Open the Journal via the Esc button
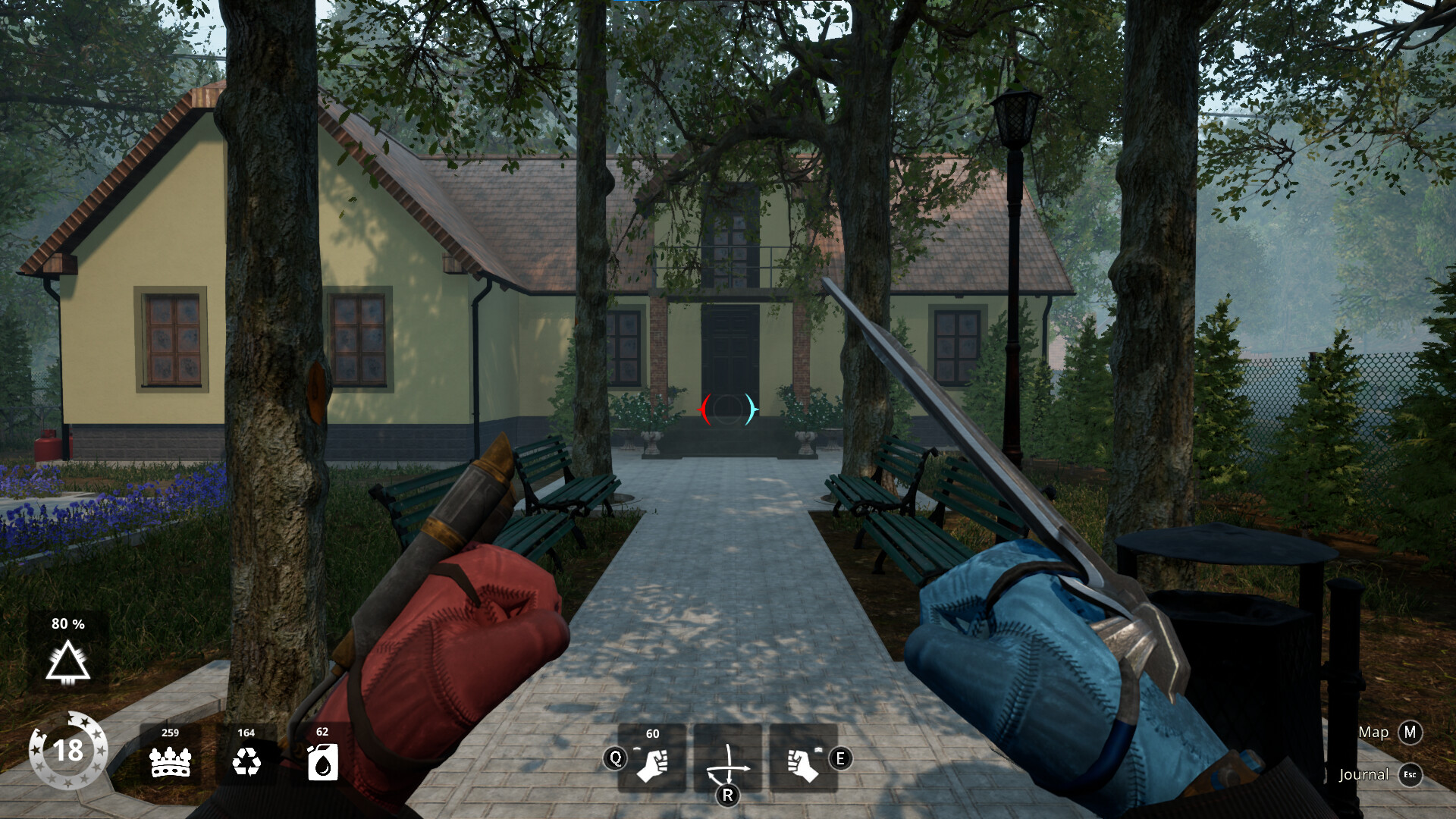The image size is (1456, 819). coord(1410,775)
